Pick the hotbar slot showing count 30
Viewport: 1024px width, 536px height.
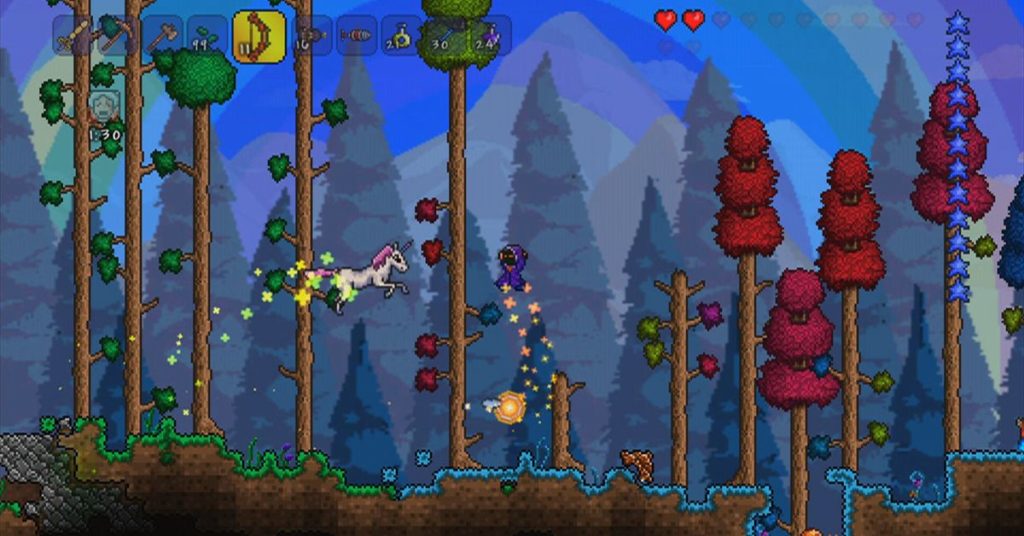pyautogui.click(x=445, y=37)
